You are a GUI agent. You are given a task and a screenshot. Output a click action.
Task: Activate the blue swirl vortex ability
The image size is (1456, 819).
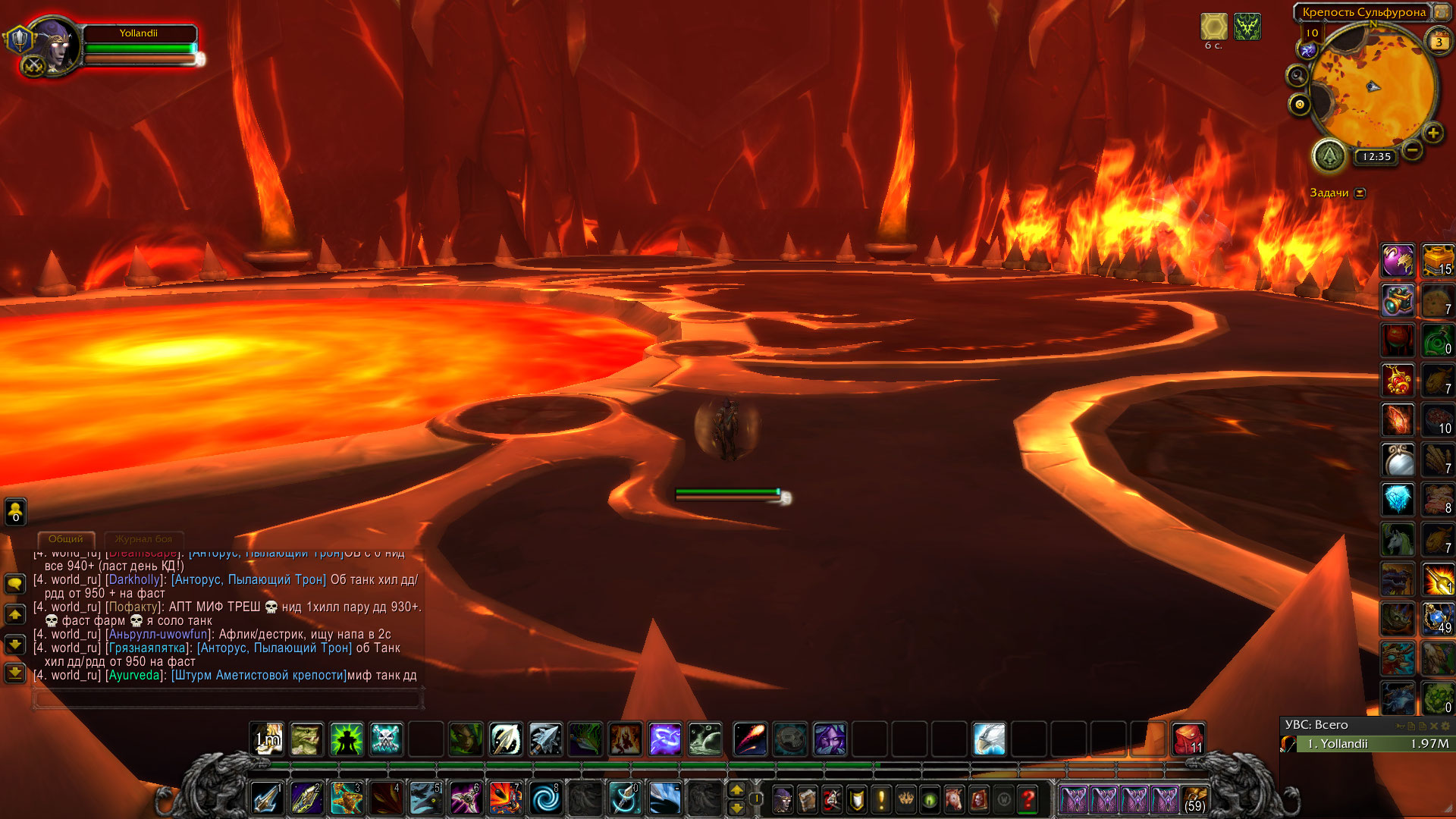pyautogui.click(x=544, y=799)
